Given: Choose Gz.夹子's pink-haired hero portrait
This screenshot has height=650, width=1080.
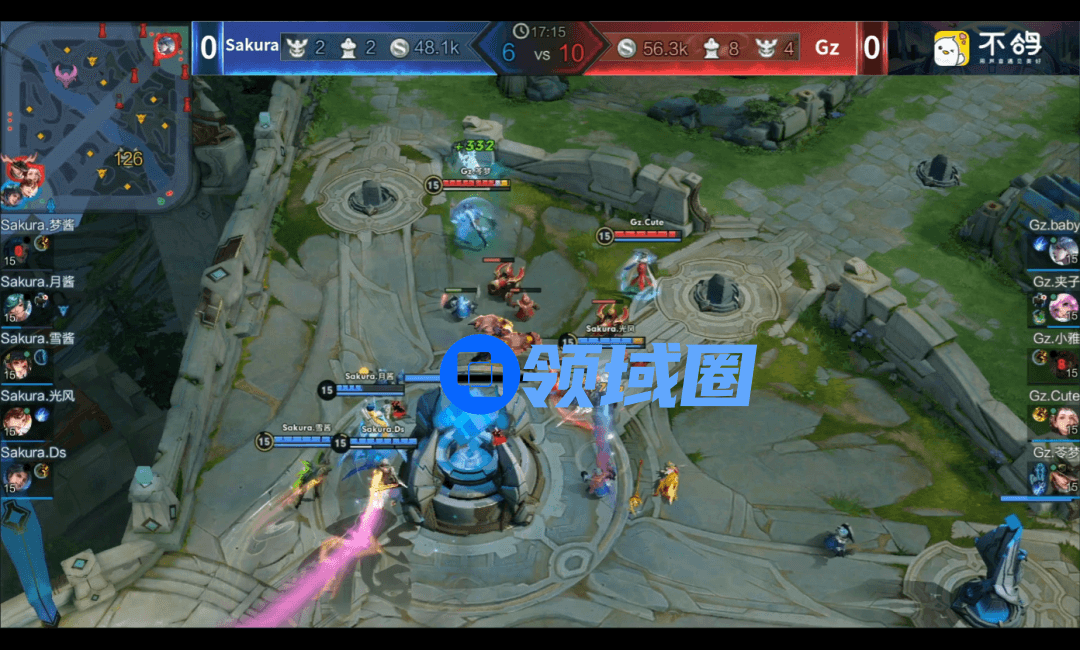Looking at the screenshot, I should pyautogui.click(x=1063, y=306).
